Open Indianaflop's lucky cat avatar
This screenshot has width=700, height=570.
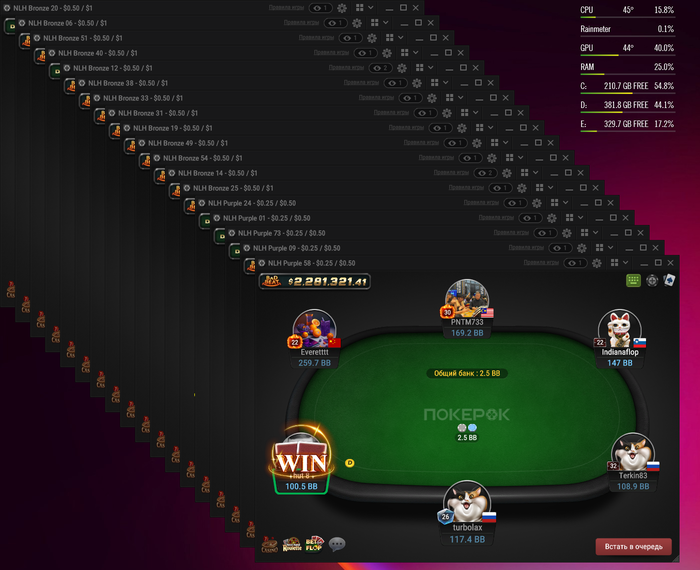pos(620,330)
